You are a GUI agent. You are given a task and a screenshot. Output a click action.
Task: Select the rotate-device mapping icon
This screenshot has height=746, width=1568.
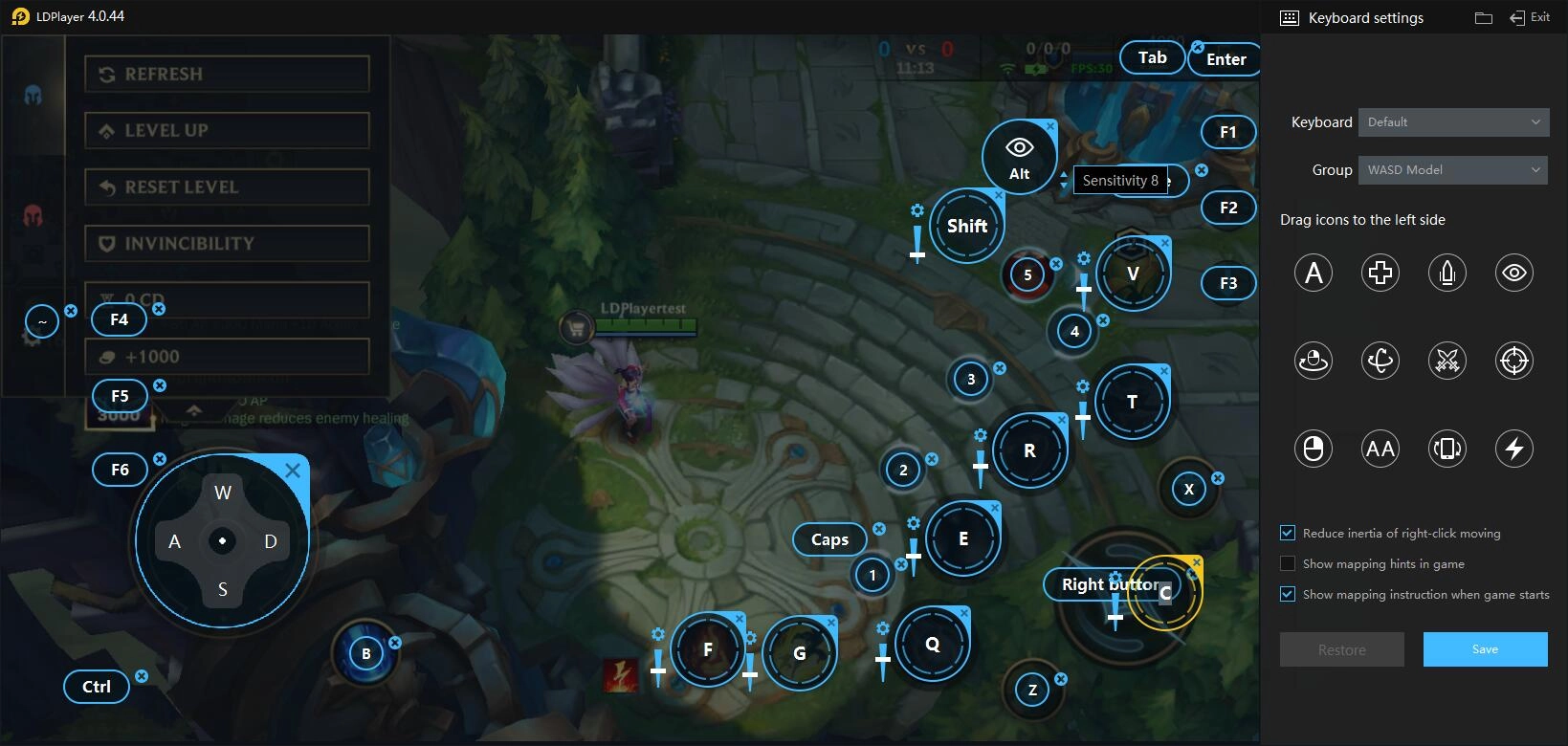coord(1447,448)
